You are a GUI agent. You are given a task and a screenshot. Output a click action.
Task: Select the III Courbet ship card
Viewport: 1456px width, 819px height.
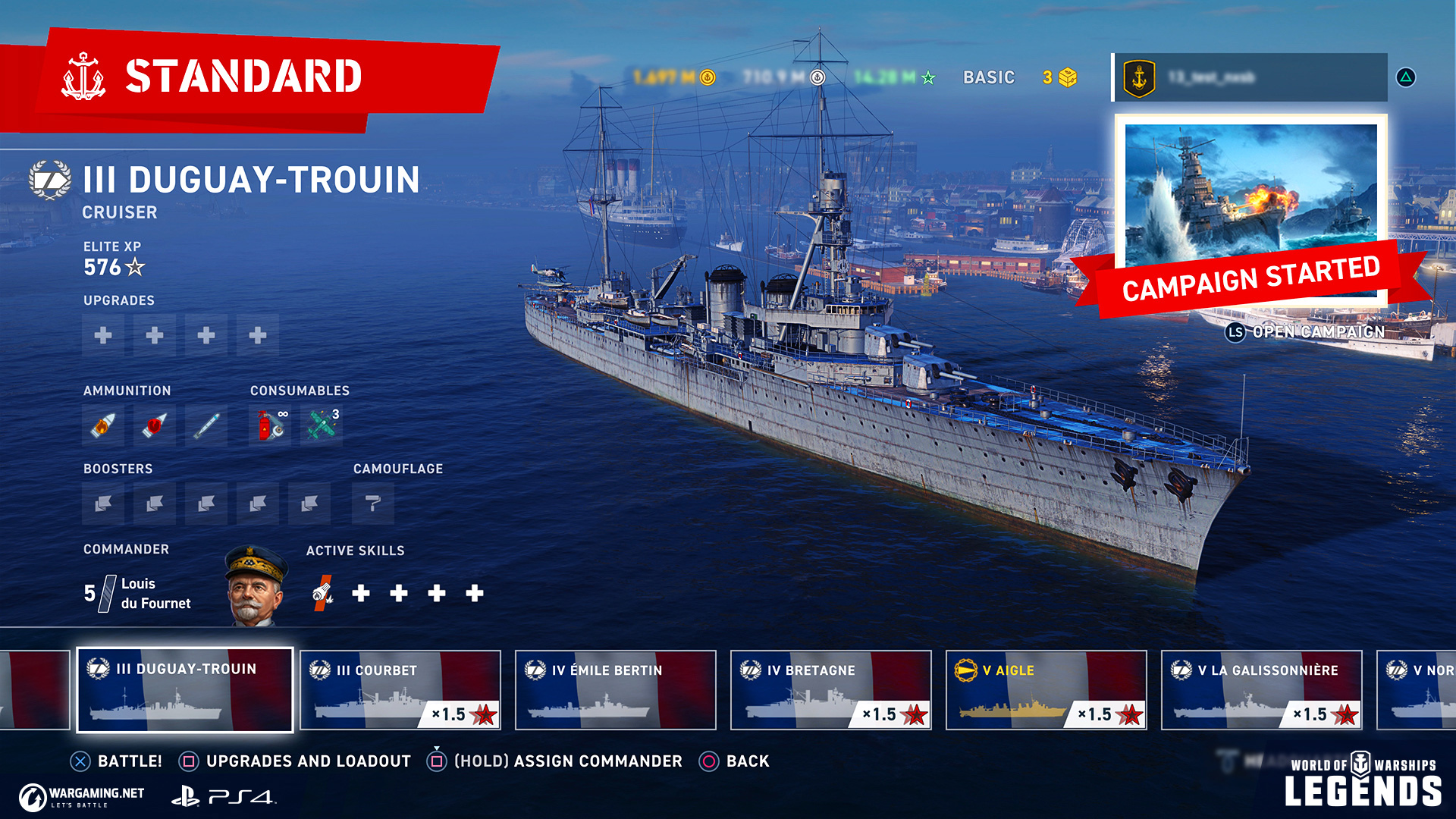click(x=400, y=690)
